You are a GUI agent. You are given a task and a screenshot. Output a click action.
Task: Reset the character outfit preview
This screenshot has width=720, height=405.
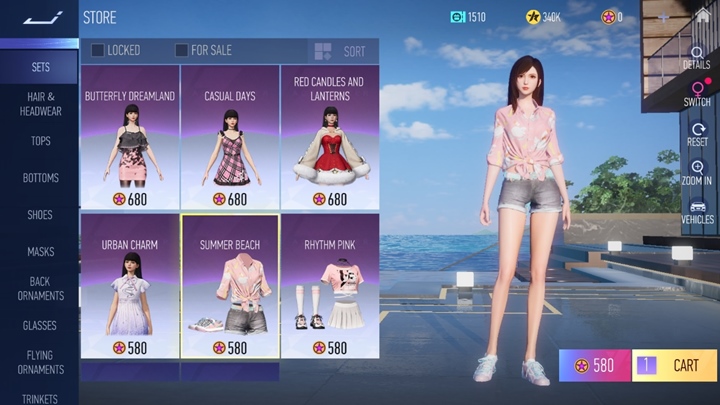click(x=697, y=133)
